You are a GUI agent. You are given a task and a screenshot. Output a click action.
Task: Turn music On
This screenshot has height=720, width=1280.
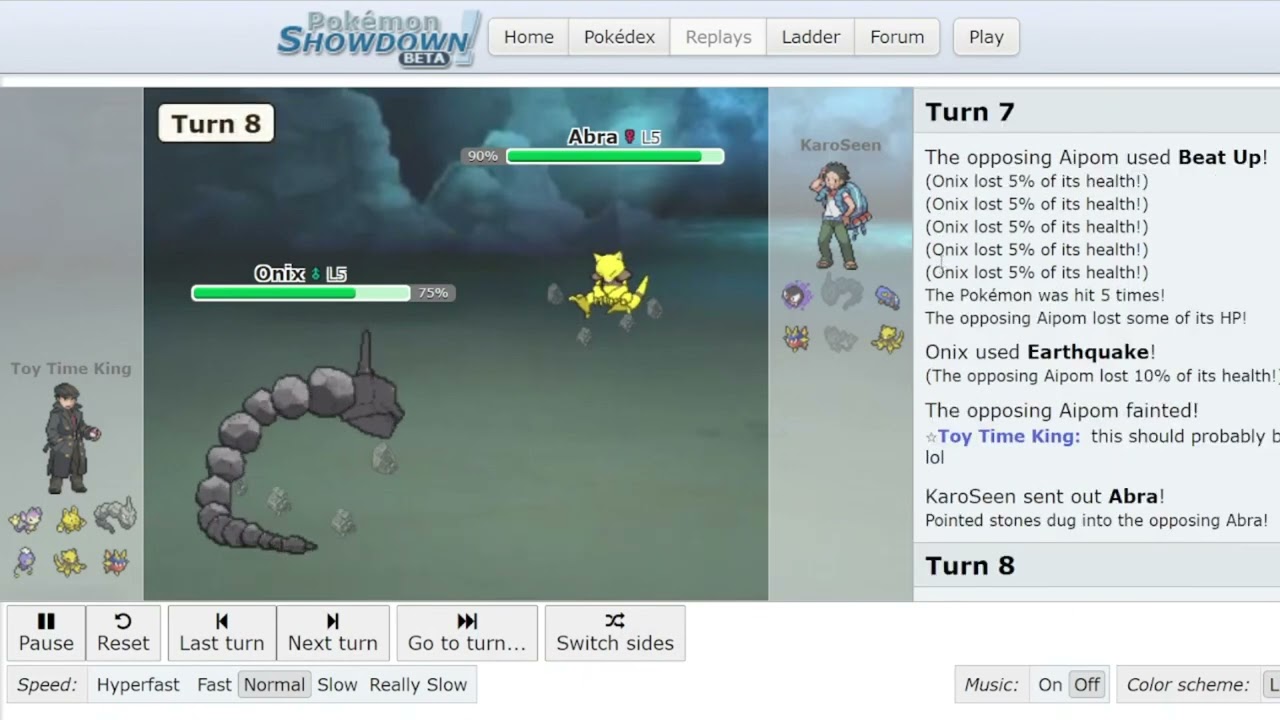tap(1050, 684)
